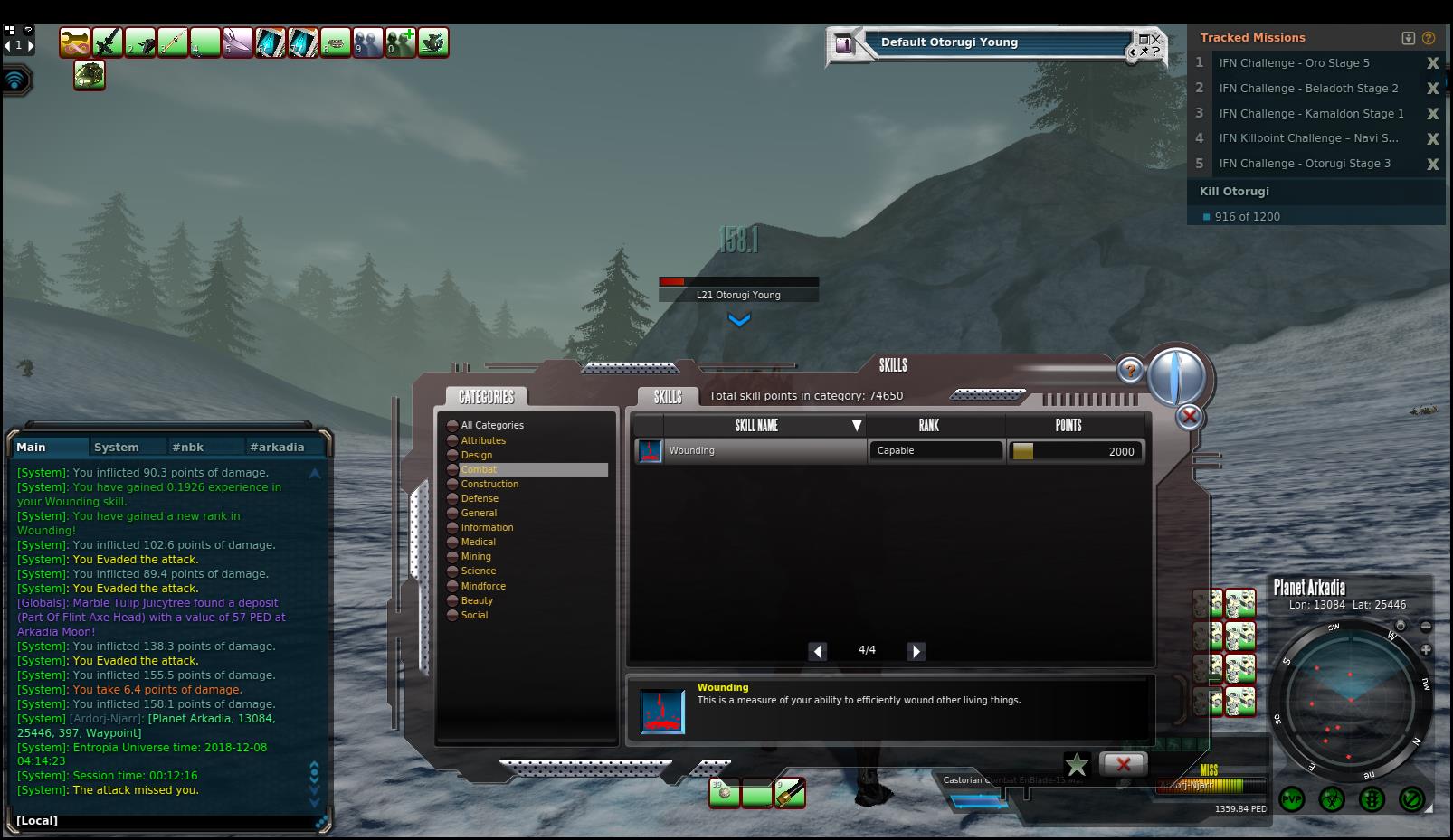Image resolution: width=1453 pixels, height=840 pixels.
Task: Close the Skills window
Action: pos(1189,417)
